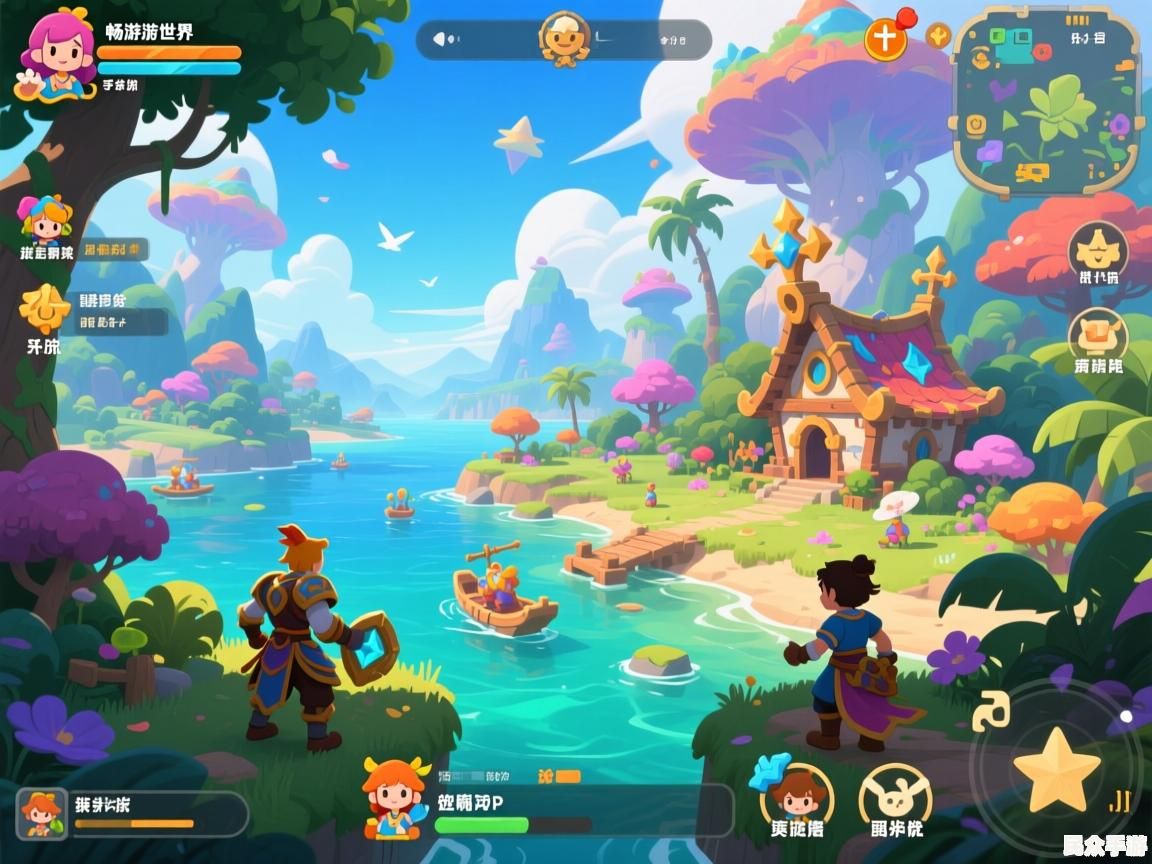Select the rainbow-haired character icon
Image resolution: width=1152 pixels, height=864 pixels.
(x=45, y=220)
